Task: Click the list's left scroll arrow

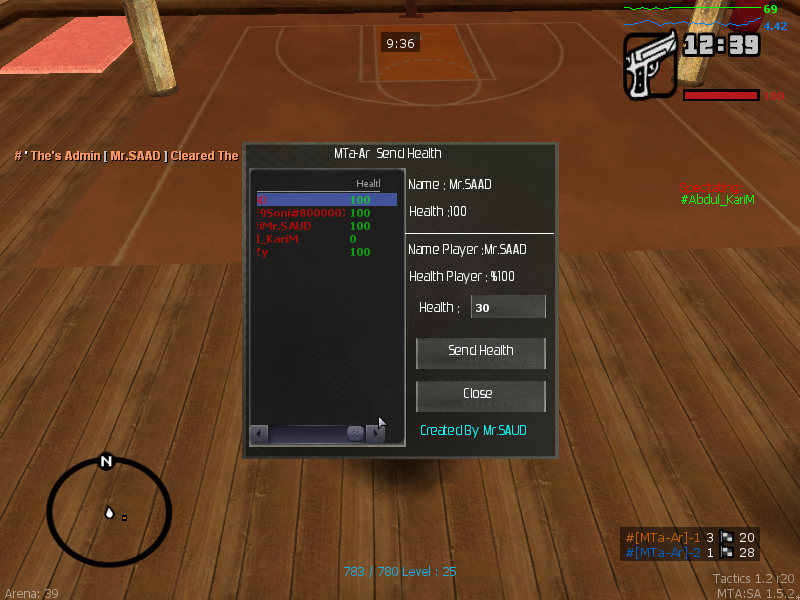Action: click(x=259, y=434)
